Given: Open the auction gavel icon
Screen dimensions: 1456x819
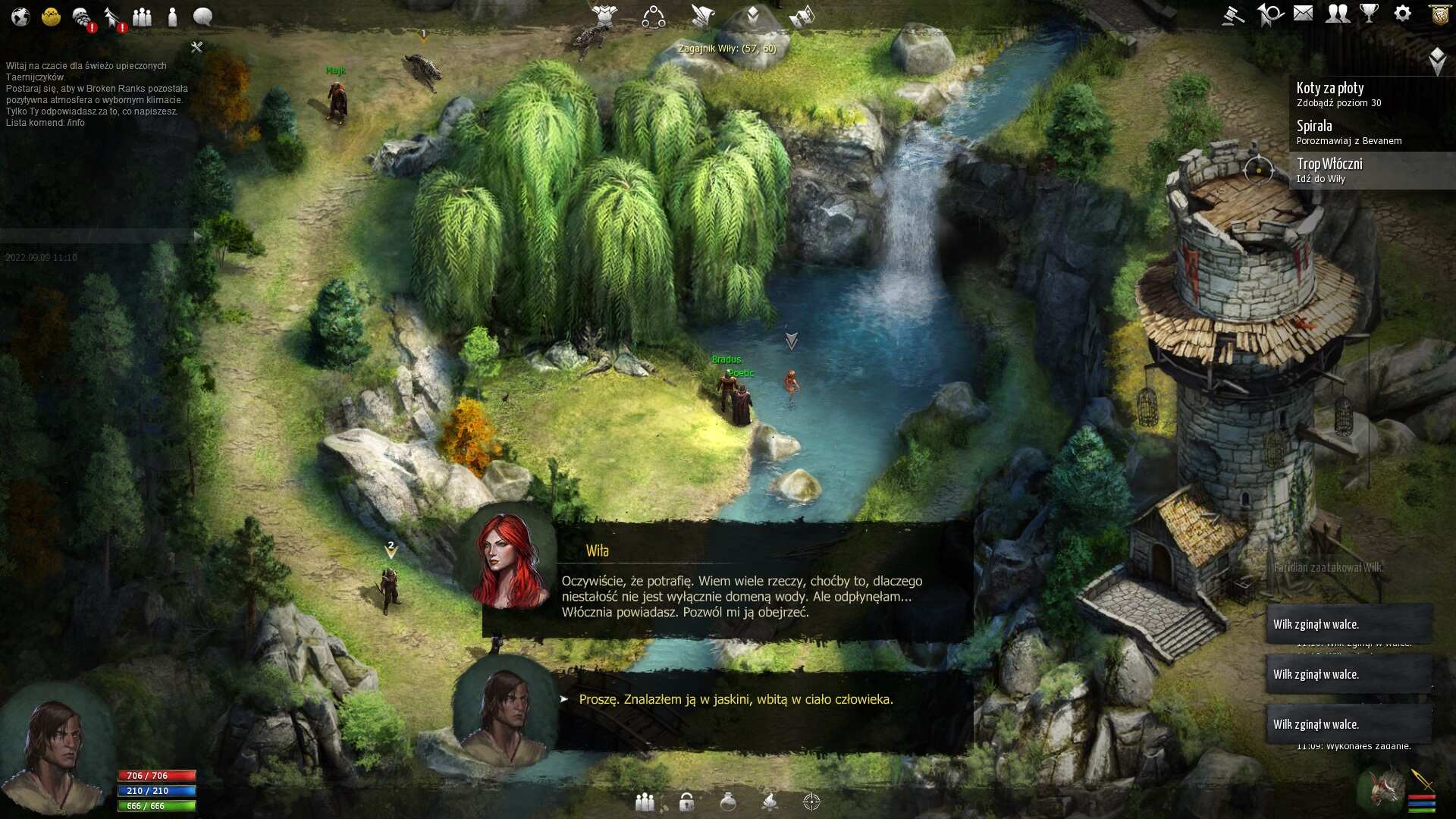Looking at the screenshot, I should [x=1234, y=14].
